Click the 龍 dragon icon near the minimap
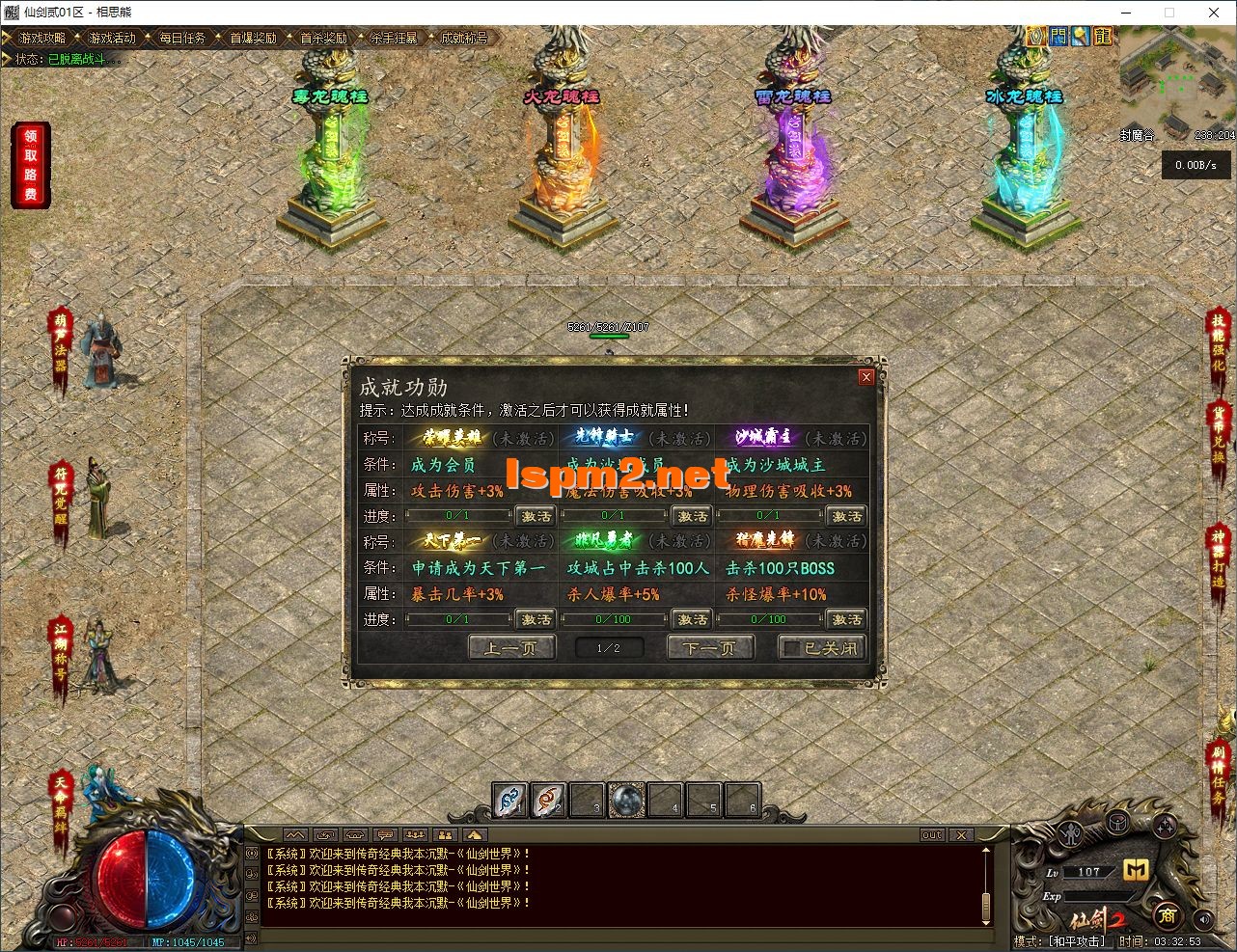This screenshot has height=952, width=1237. tap(1103, 37)
